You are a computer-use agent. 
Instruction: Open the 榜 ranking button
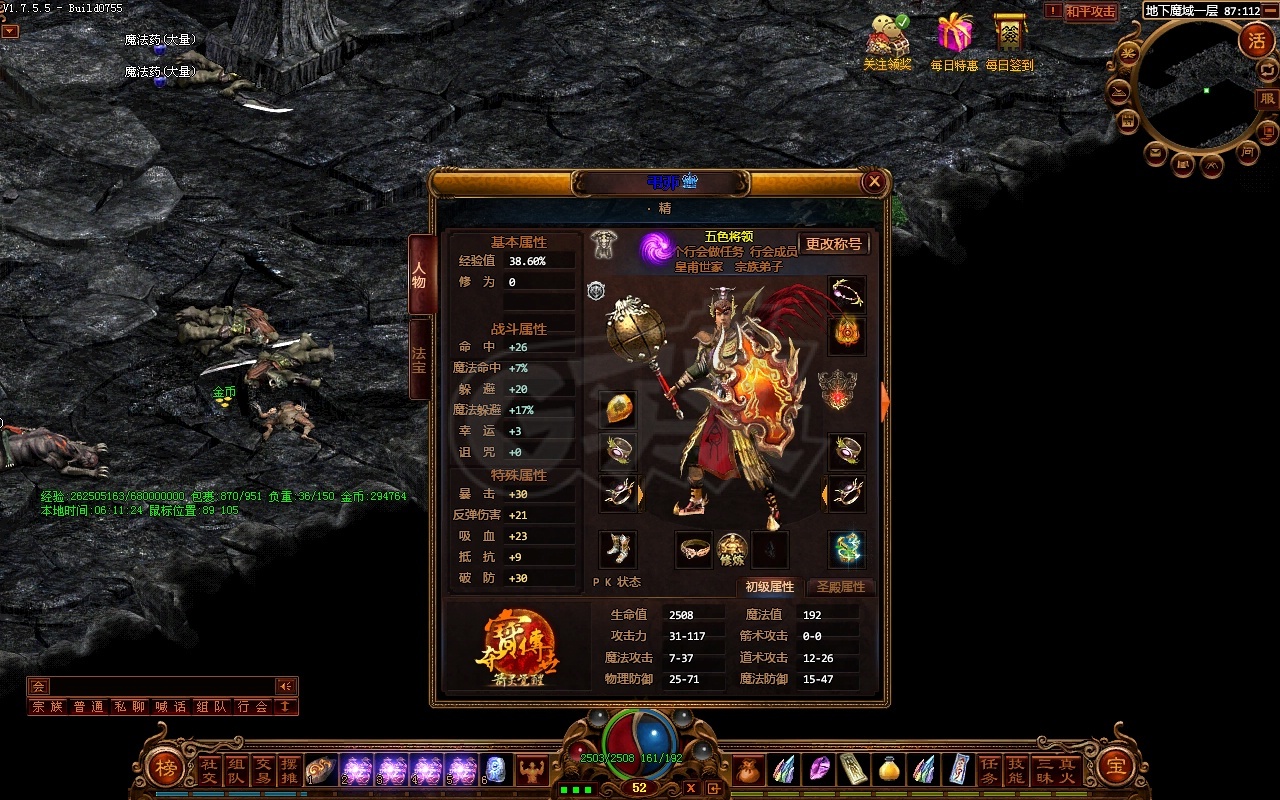click(164, 768)
